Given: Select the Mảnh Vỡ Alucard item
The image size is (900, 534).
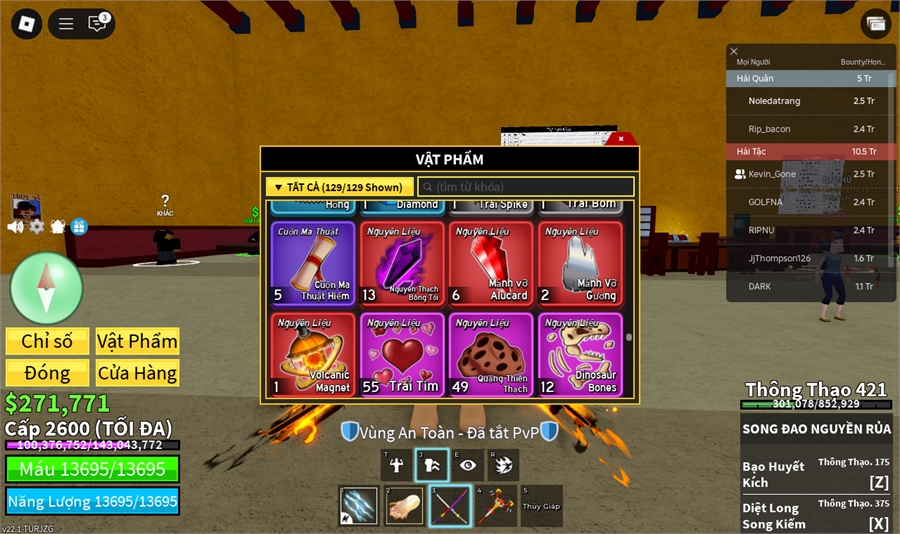Looking at the screenshot, I should coord(491,262).
